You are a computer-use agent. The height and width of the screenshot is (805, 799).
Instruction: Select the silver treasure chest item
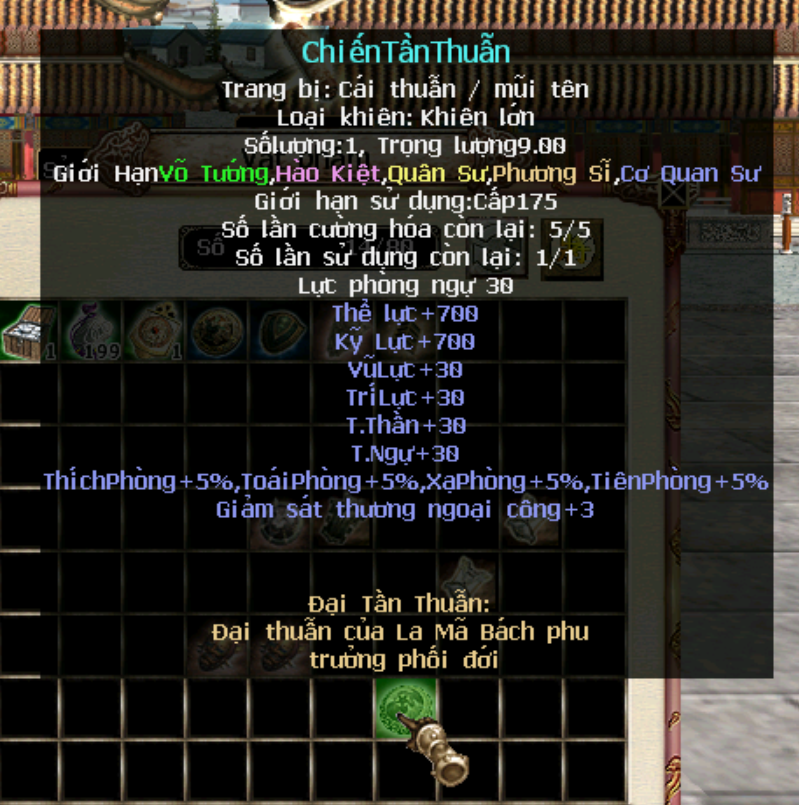(x=29, y=331)
